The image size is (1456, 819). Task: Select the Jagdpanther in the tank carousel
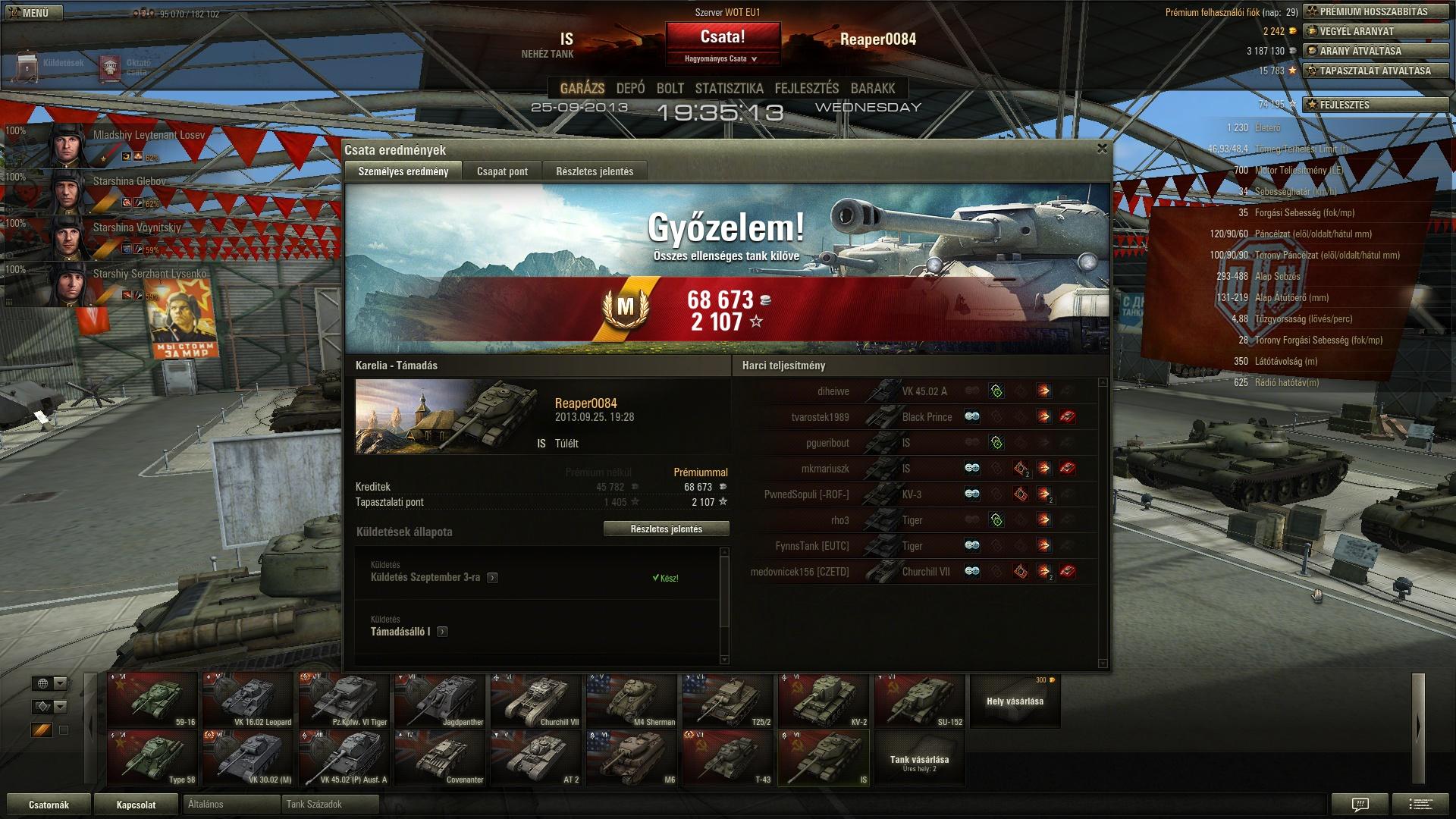pyautogui.click(x=441, y=700)
